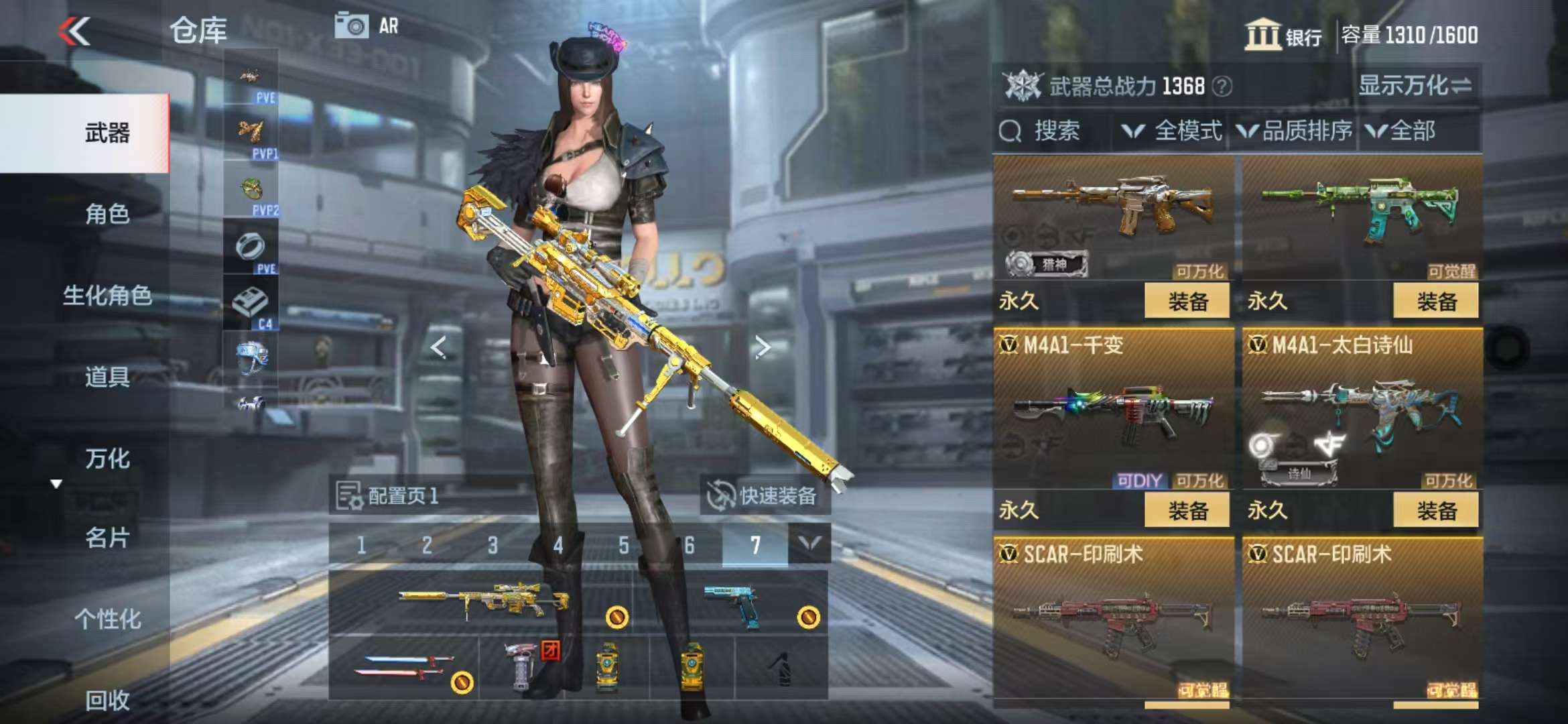The width and height of the screenshot is (1568, 724).
Task: Click the 搜索 search field
Action: point(1053,131)
